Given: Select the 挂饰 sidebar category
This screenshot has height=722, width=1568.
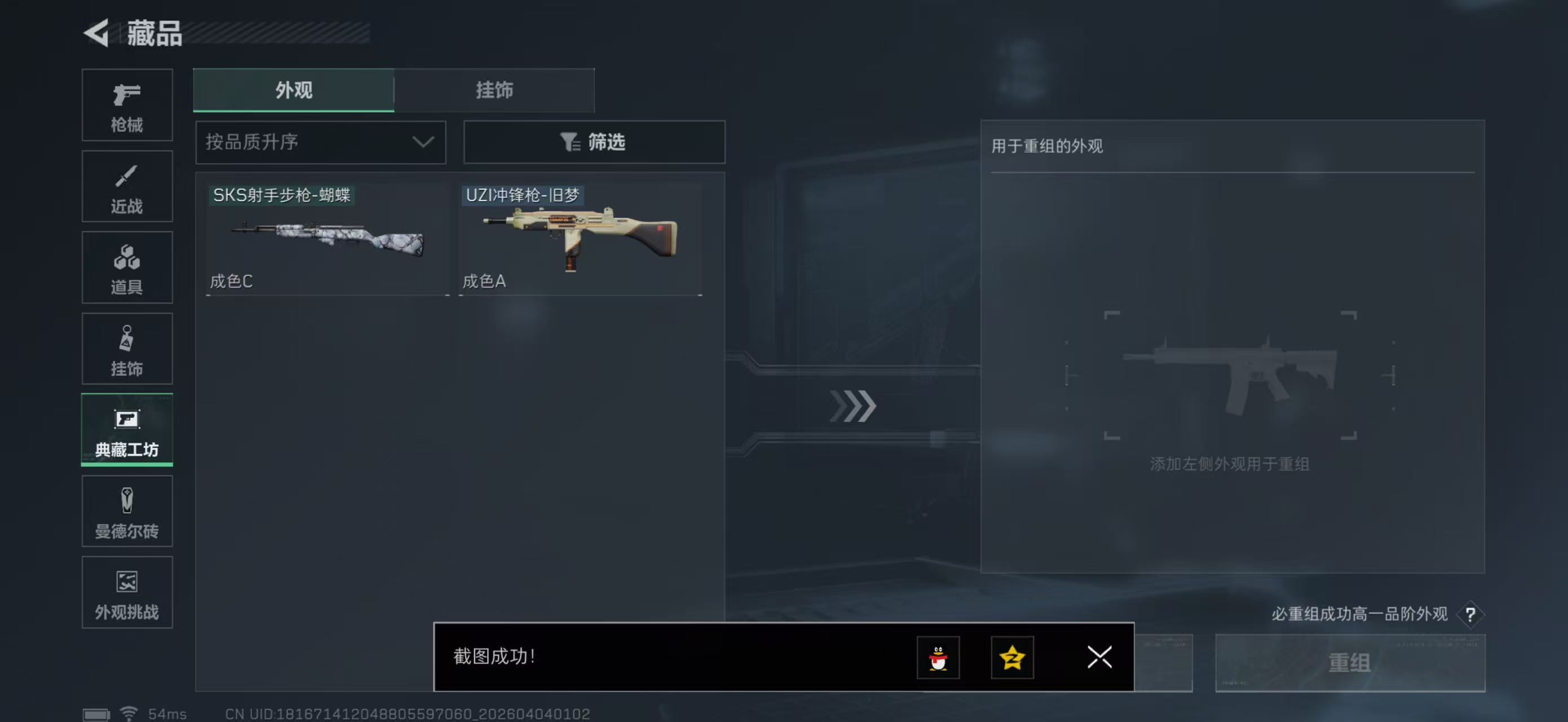Looking at the screenshot, I should click(x=127, y=349).
